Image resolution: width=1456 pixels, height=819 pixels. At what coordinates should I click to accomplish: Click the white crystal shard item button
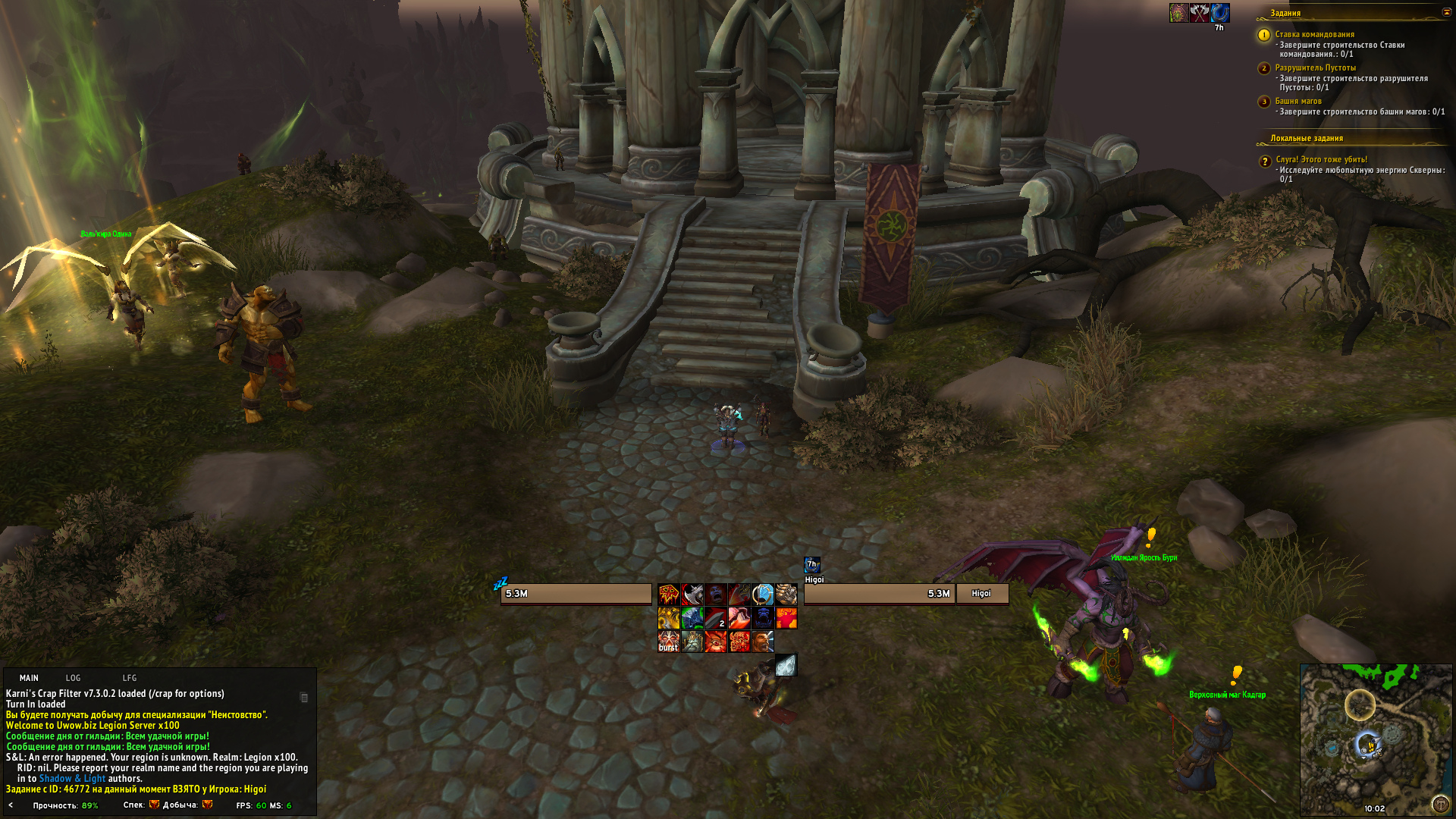(x=786, y=665)
